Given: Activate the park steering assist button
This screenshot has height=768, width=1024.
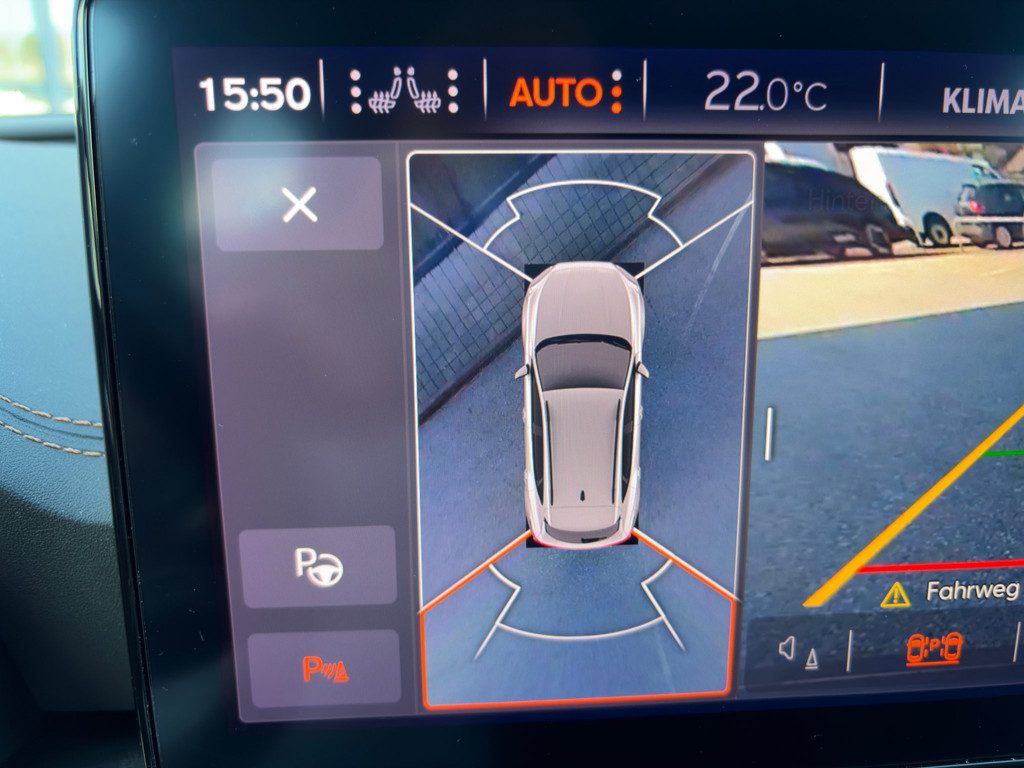Looking at the screenshot, I should tap(319, 566).
